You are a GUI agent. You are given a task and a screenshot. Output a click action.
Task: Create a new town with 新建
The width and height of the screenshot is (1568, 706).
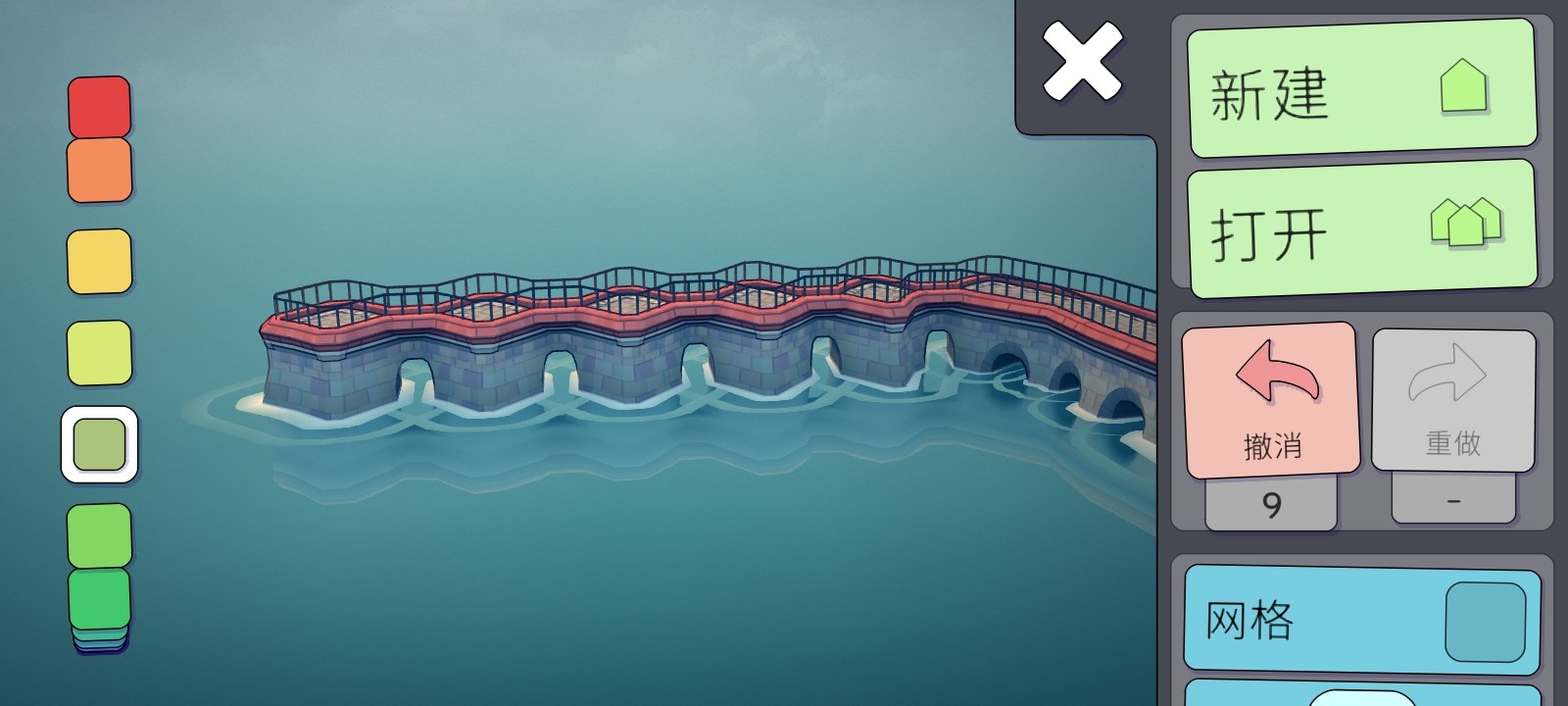click(x=1361, y=89)
